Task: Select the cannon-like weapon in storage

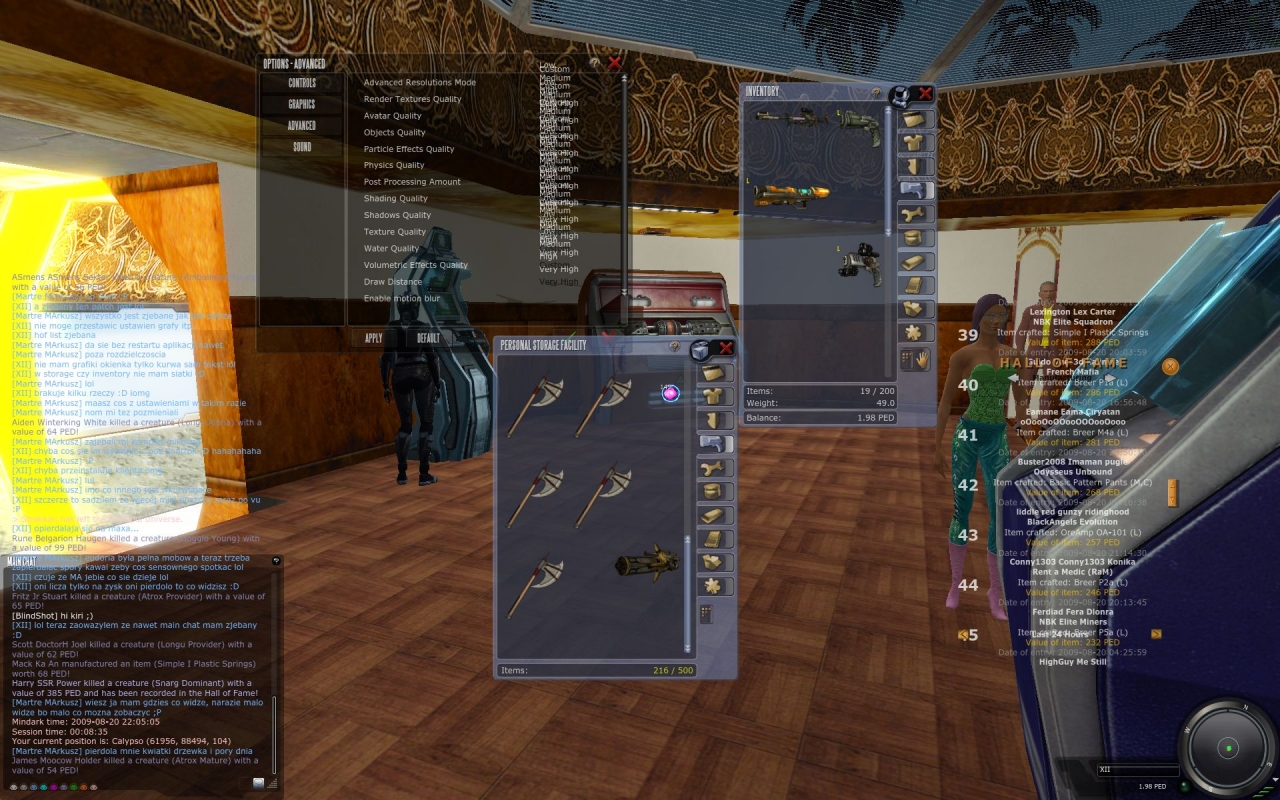Action: coord(646,565)
